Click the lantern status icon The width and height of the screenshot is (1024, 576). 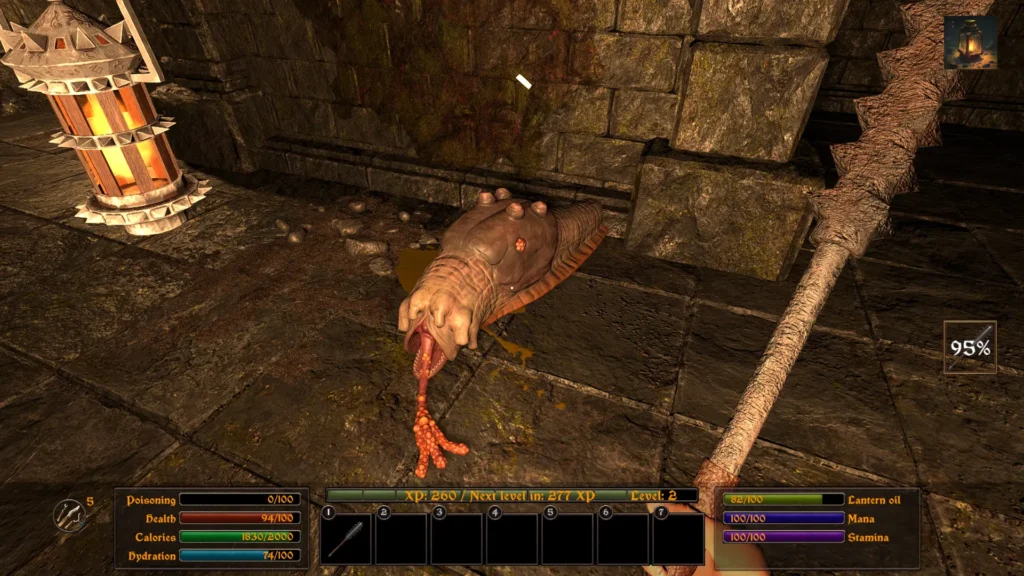click(970, 43)
